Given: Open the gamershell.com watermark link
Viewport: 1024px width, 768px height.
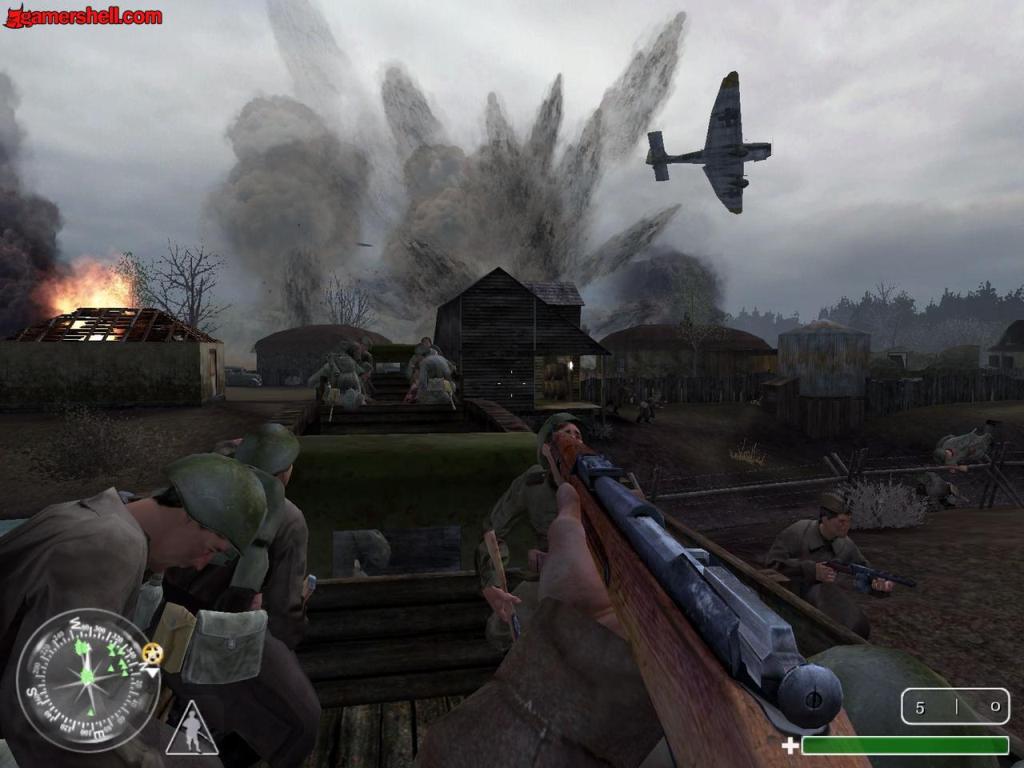Looking at the screenshot, I should pos(84,16).
